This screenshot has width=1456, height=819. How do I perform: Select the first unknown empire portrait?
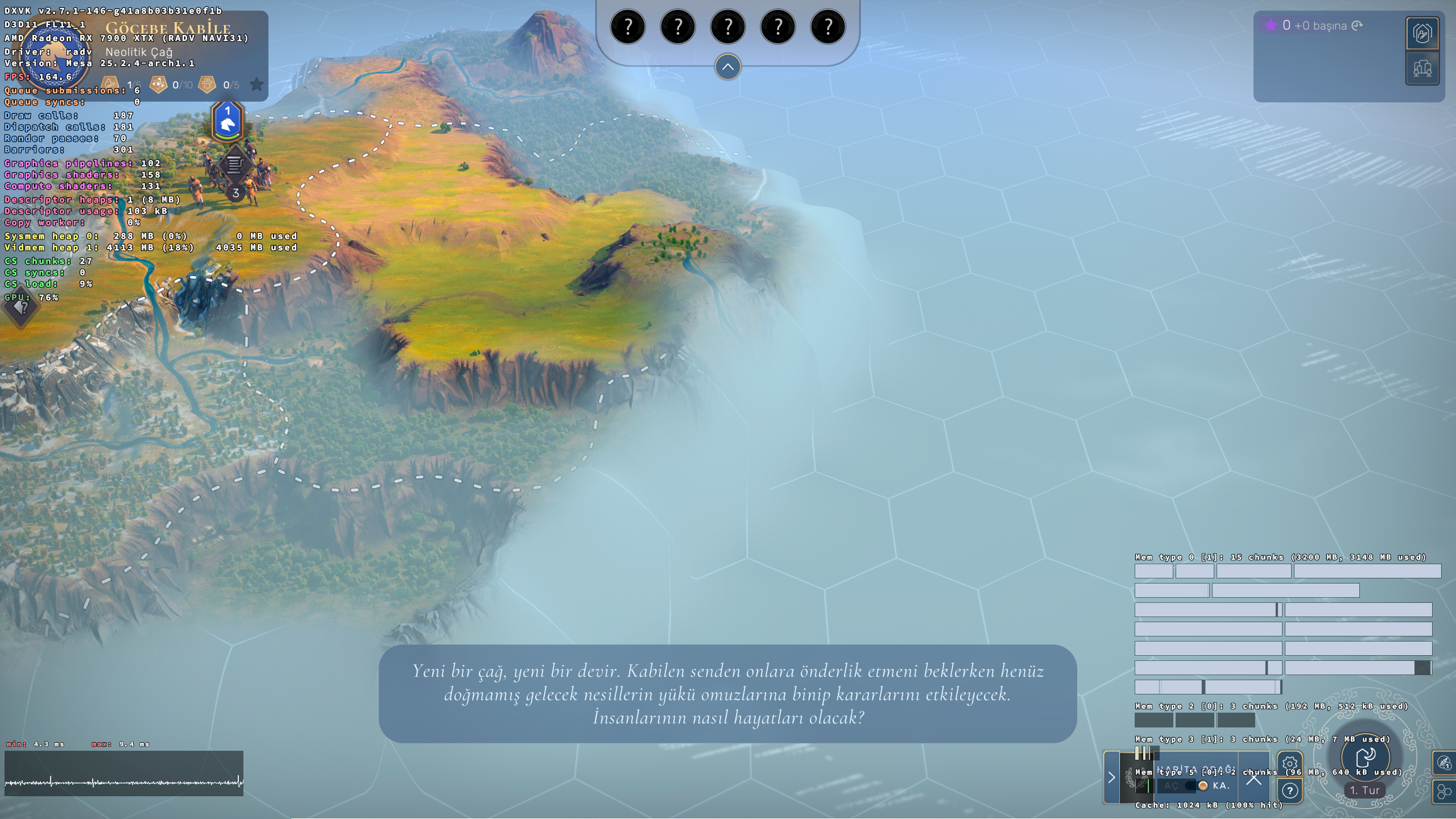click(x=627, y=27)
